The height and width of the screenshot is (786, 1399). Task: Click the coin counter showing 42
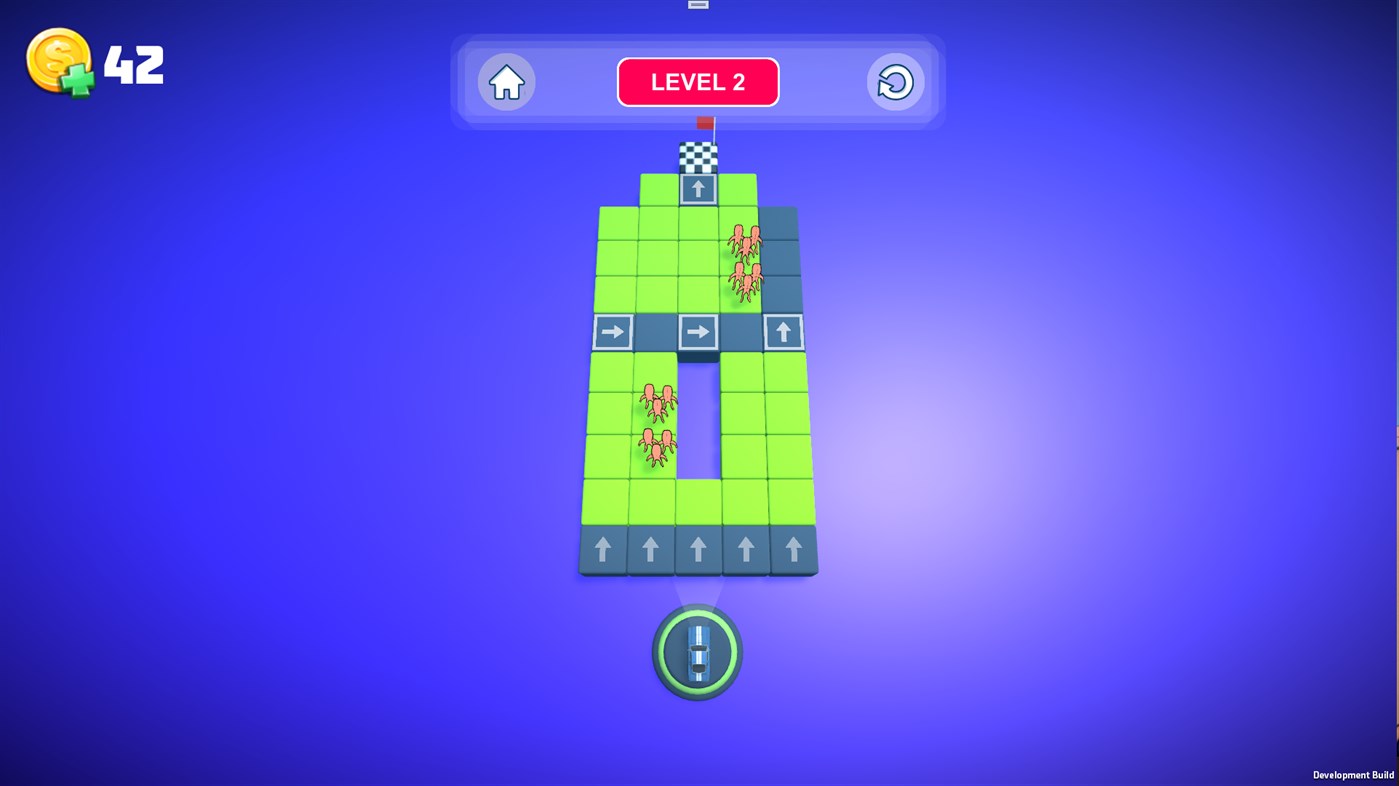(x=135, y=62)
